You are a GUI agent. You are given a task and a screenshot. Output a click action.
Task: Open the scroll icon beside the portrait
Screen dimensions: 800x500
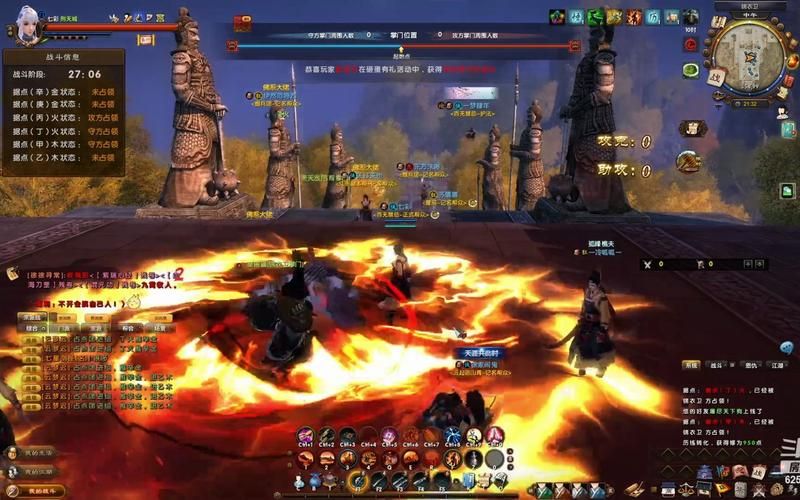coord(145,40)
